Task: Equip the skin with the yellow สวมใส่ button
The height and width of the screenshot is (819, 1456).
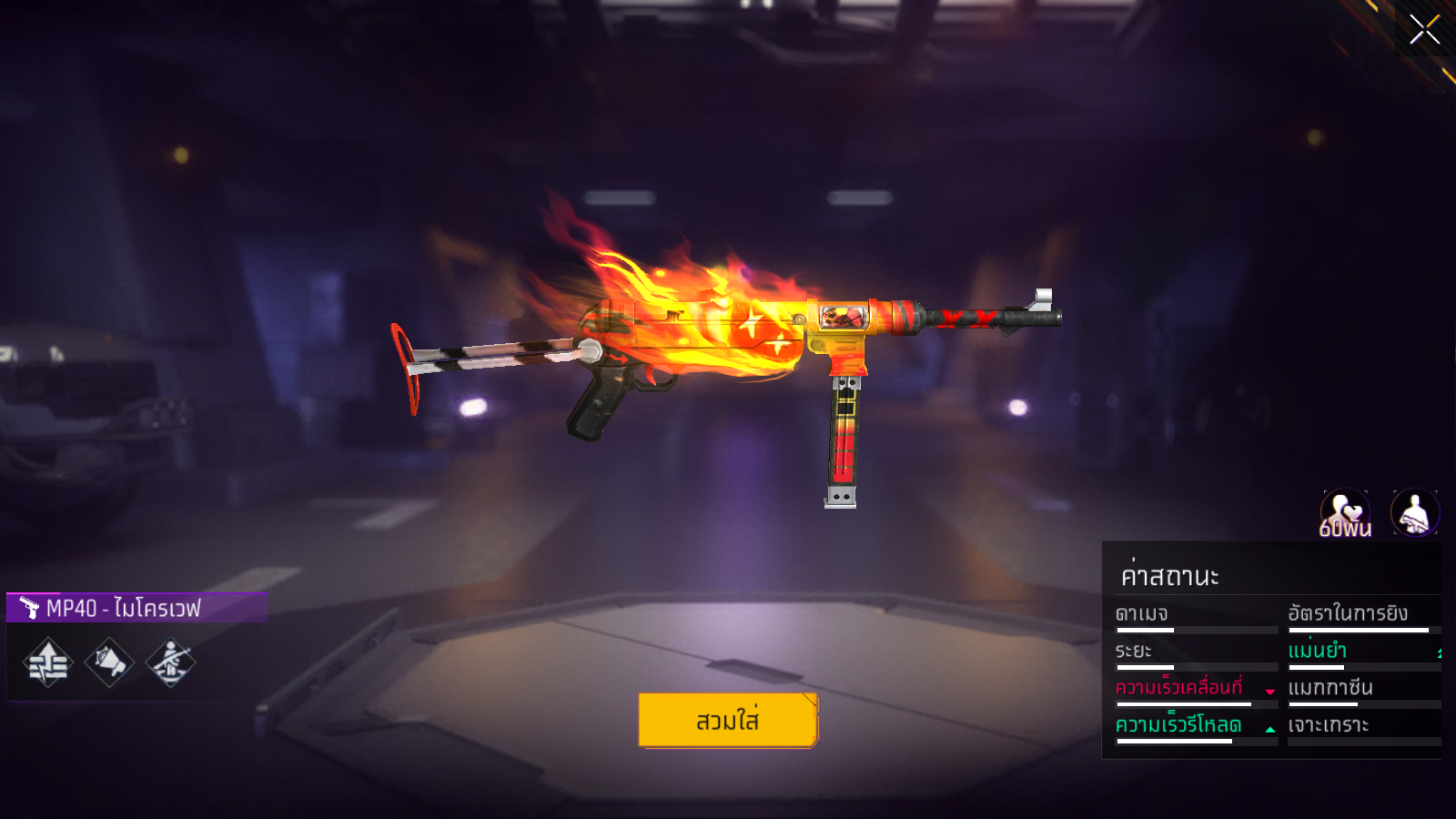Action: click(728, 720)
